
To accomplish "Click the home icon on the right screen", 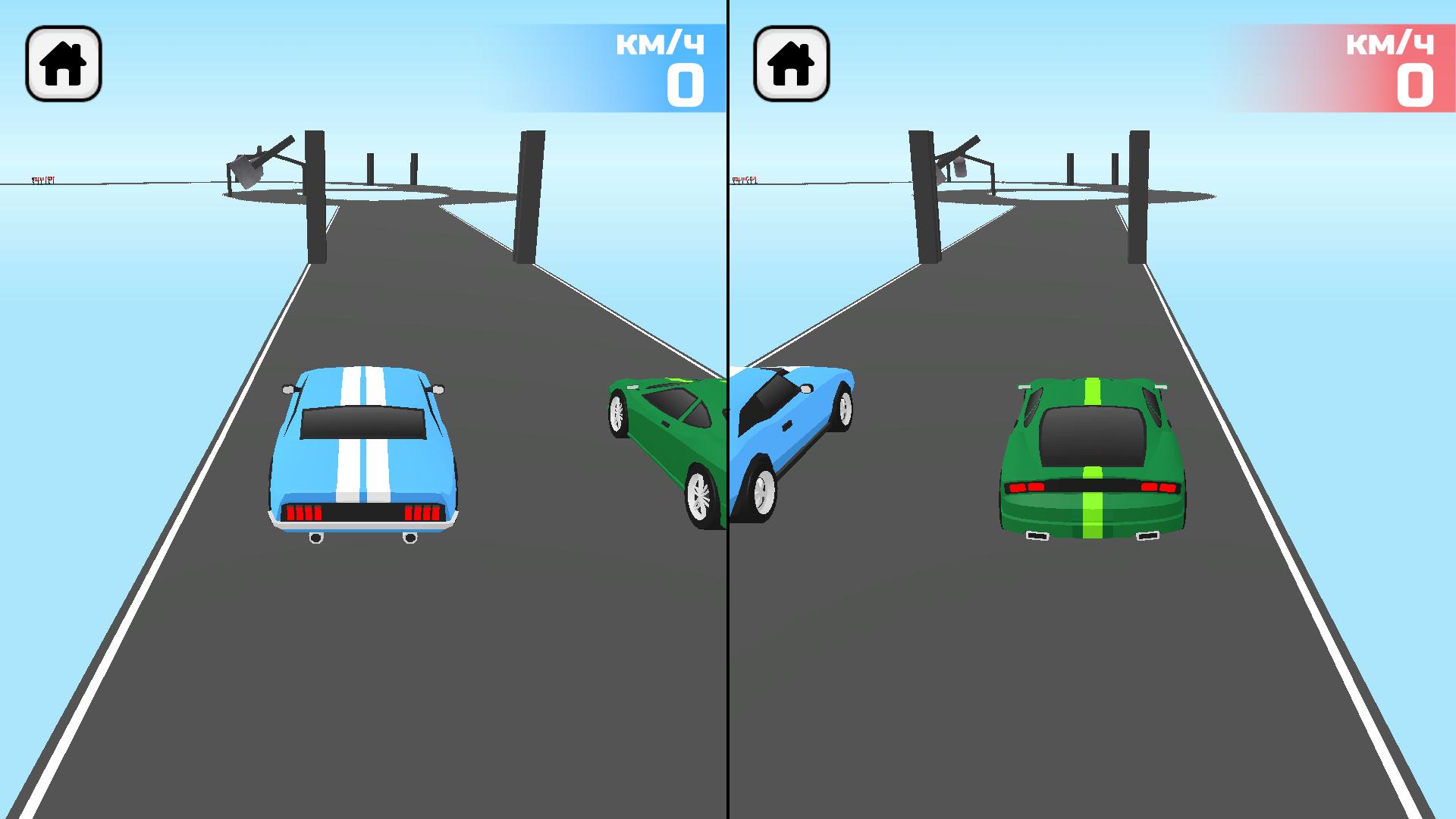I will (x=790, y=65).
